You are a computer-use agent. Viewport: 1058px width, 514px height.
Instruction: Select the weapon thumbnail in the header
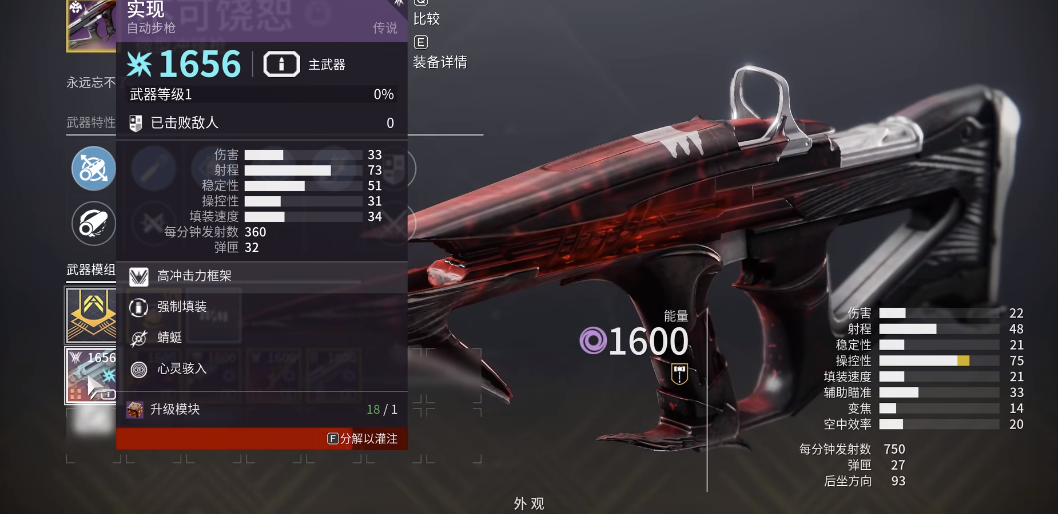91,24
